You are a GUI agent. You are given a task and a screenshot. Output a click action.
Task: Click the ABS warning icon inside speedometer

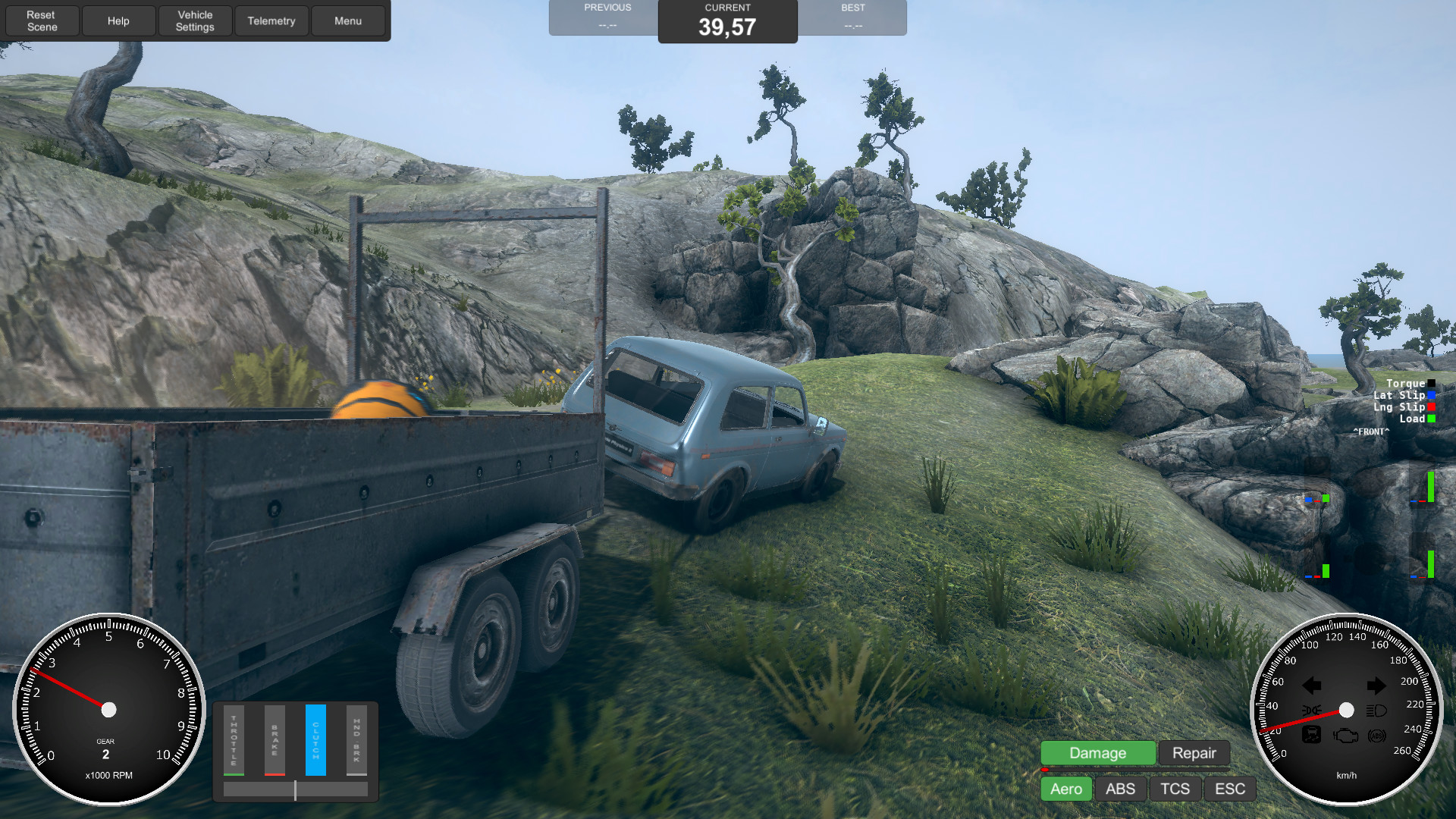(1377, 736)
